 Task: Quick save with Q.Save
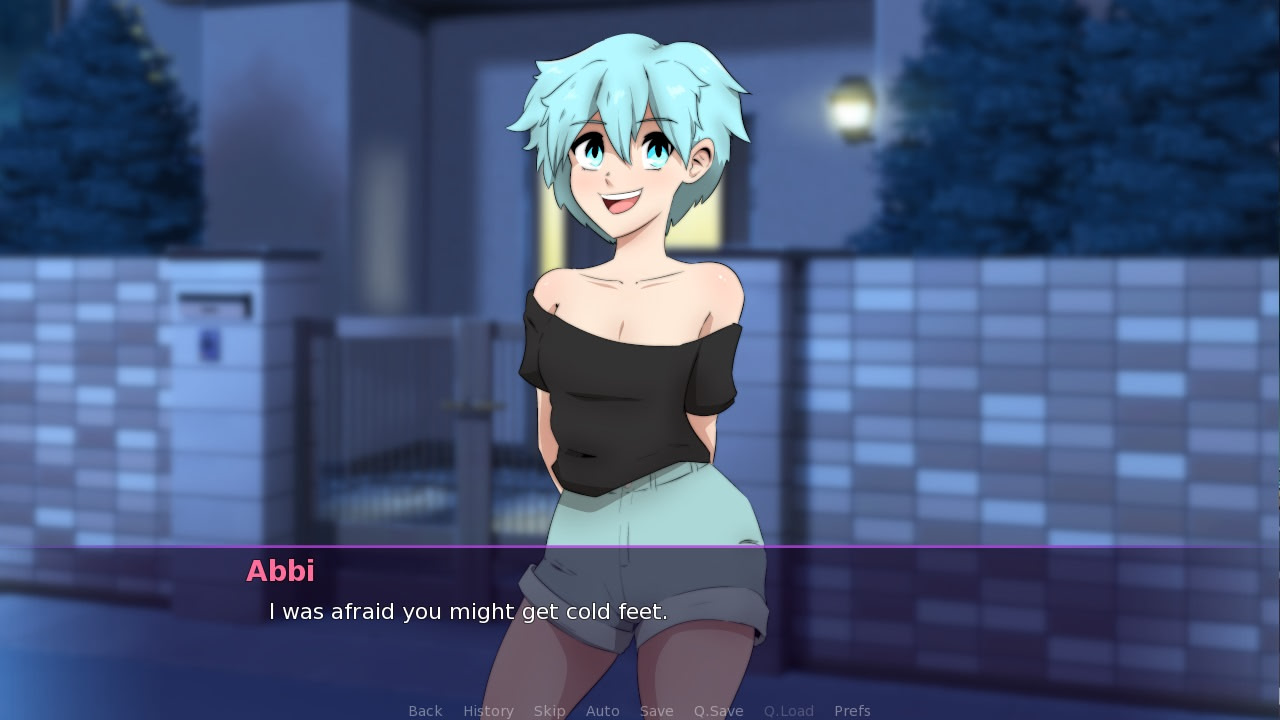click(x=718, y=711)
